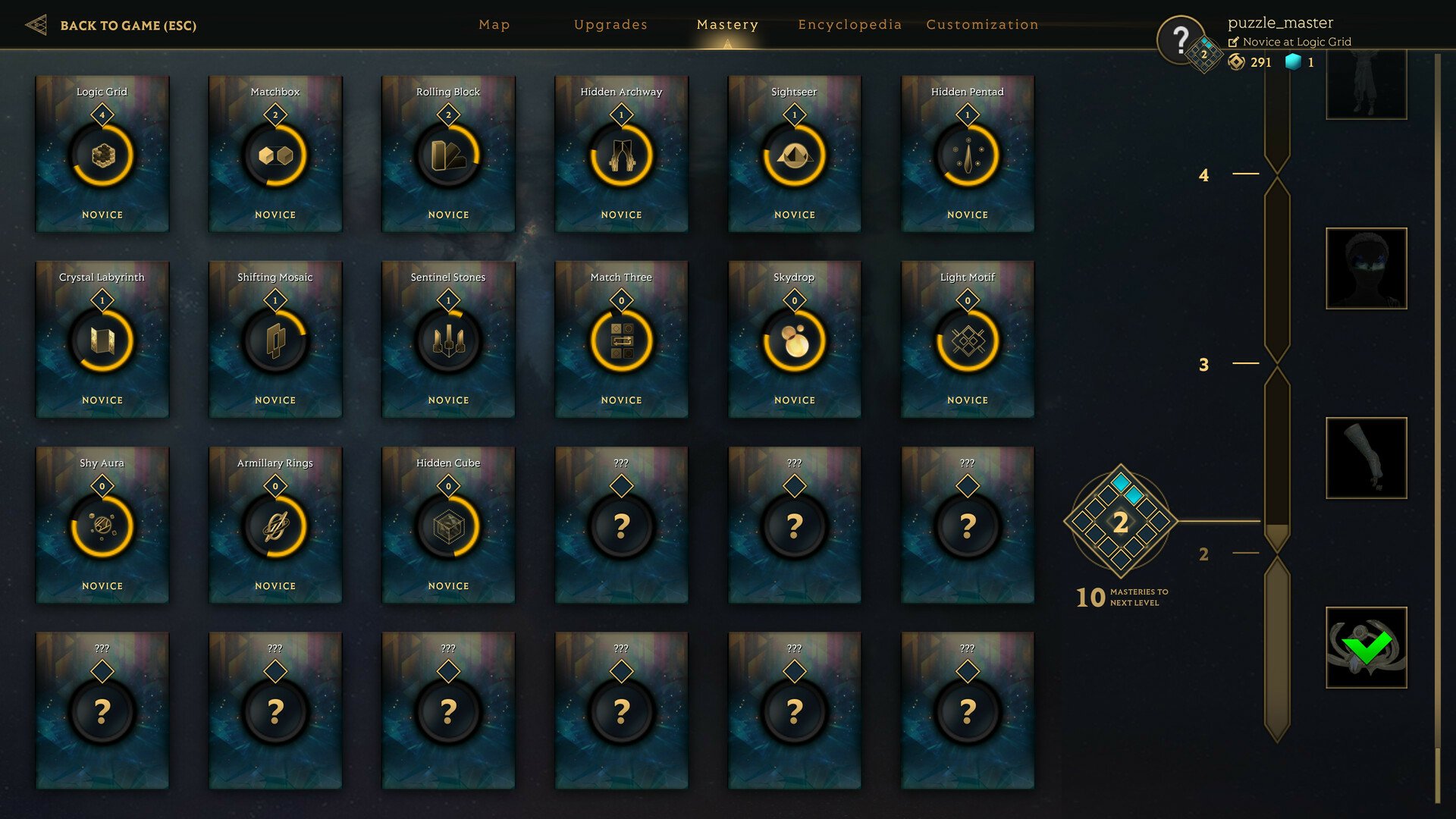Image resolution: width=1456 pixels, height=819 pixels.
Task: Open the Skydrop mastery card
Action: tap(794, 340)
